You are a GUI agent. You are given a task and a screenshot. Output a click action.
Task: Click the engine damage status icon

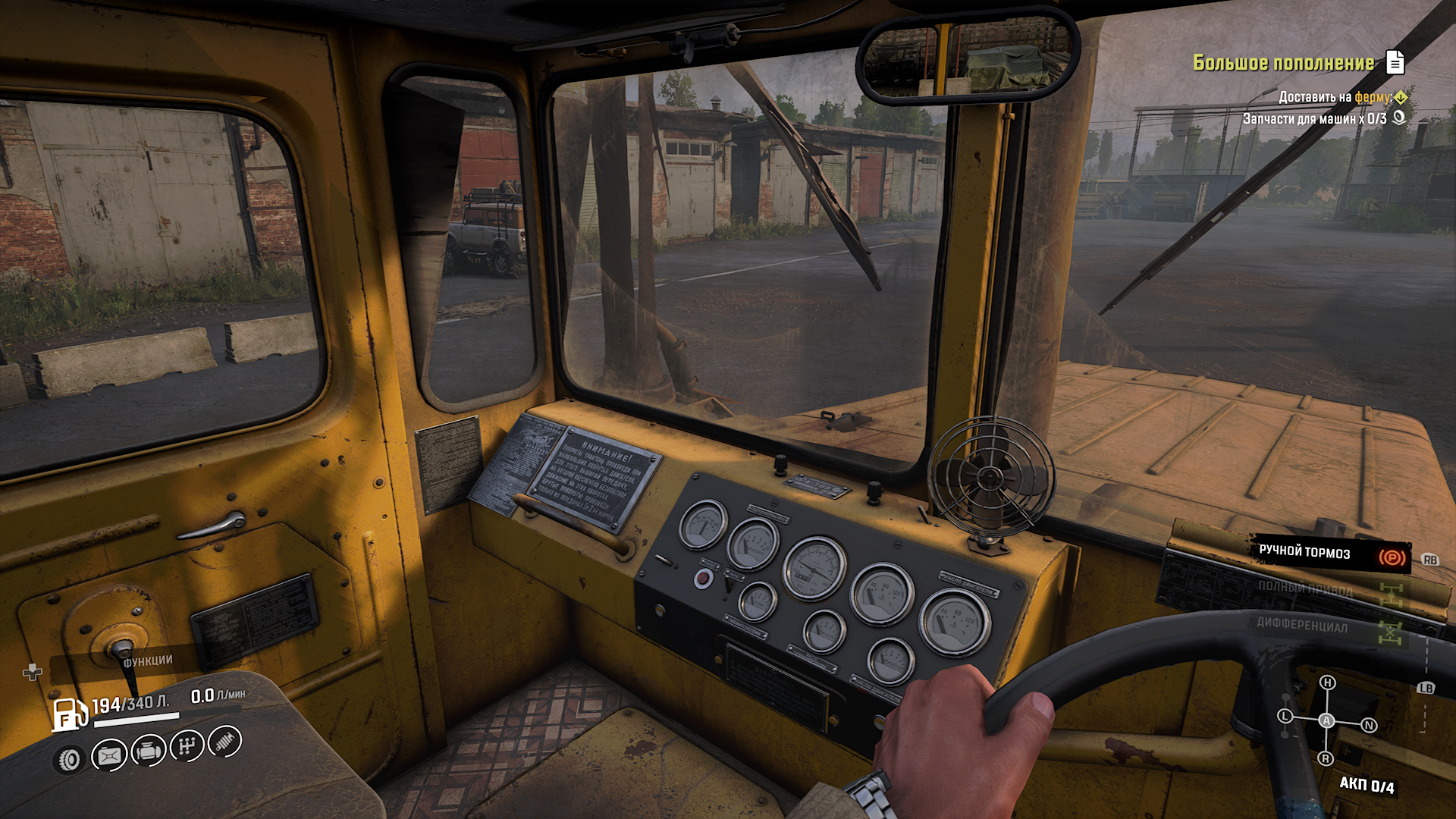tap(149, 751)
